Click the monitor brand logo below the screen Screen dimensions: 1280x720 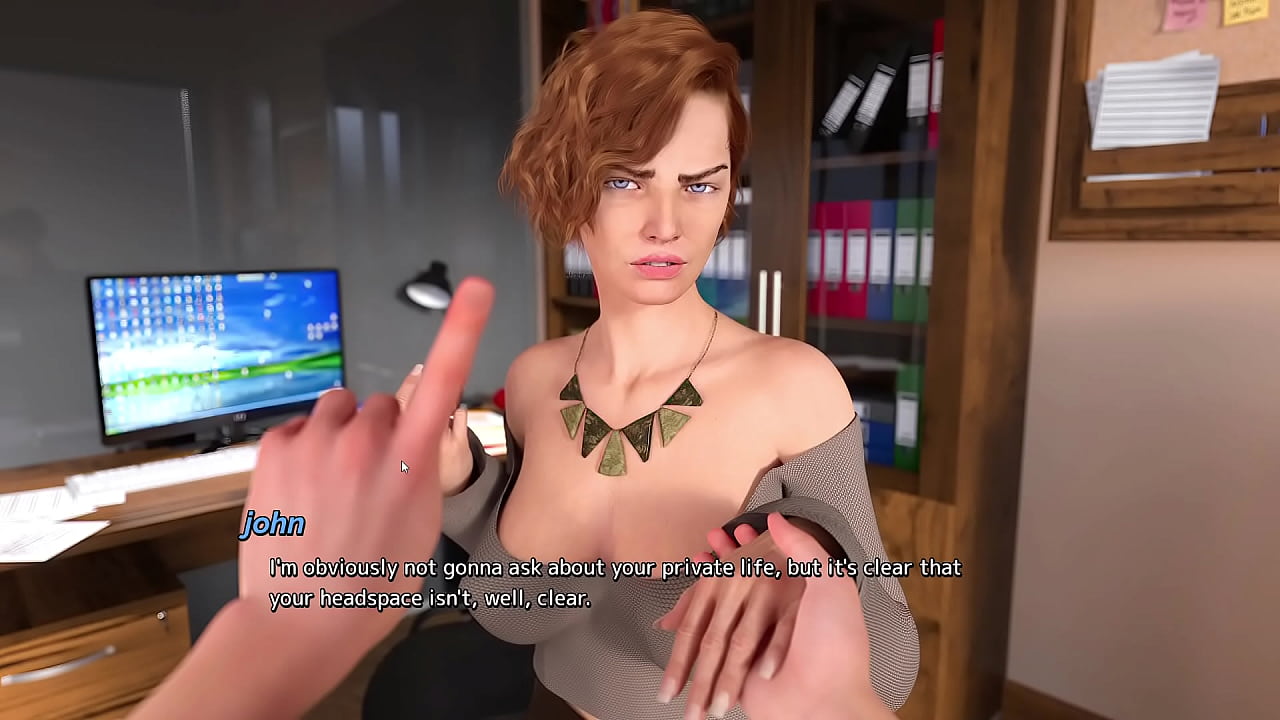pyautogui.click(x=240, y=417)
